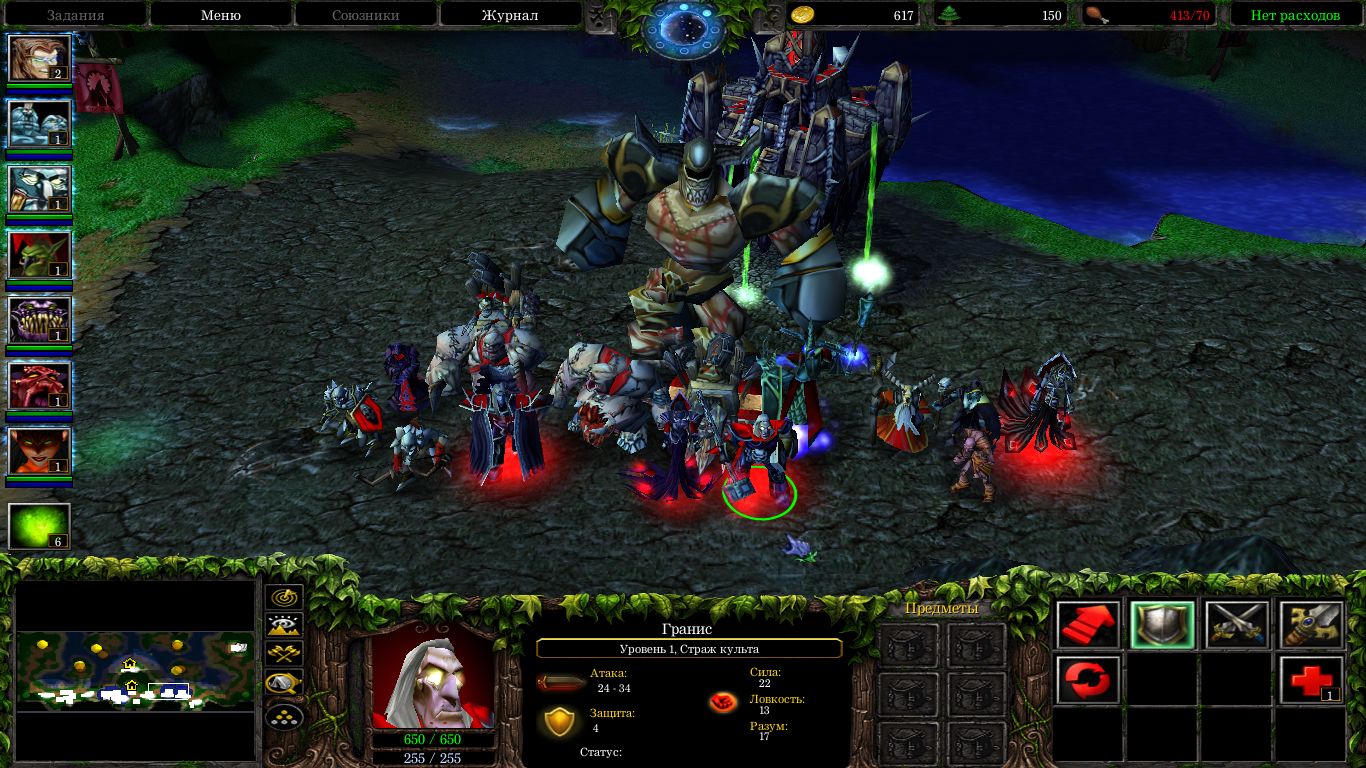Toggle ally color mode with crossed axes
1366x768 pixels.
coord(285,655)
